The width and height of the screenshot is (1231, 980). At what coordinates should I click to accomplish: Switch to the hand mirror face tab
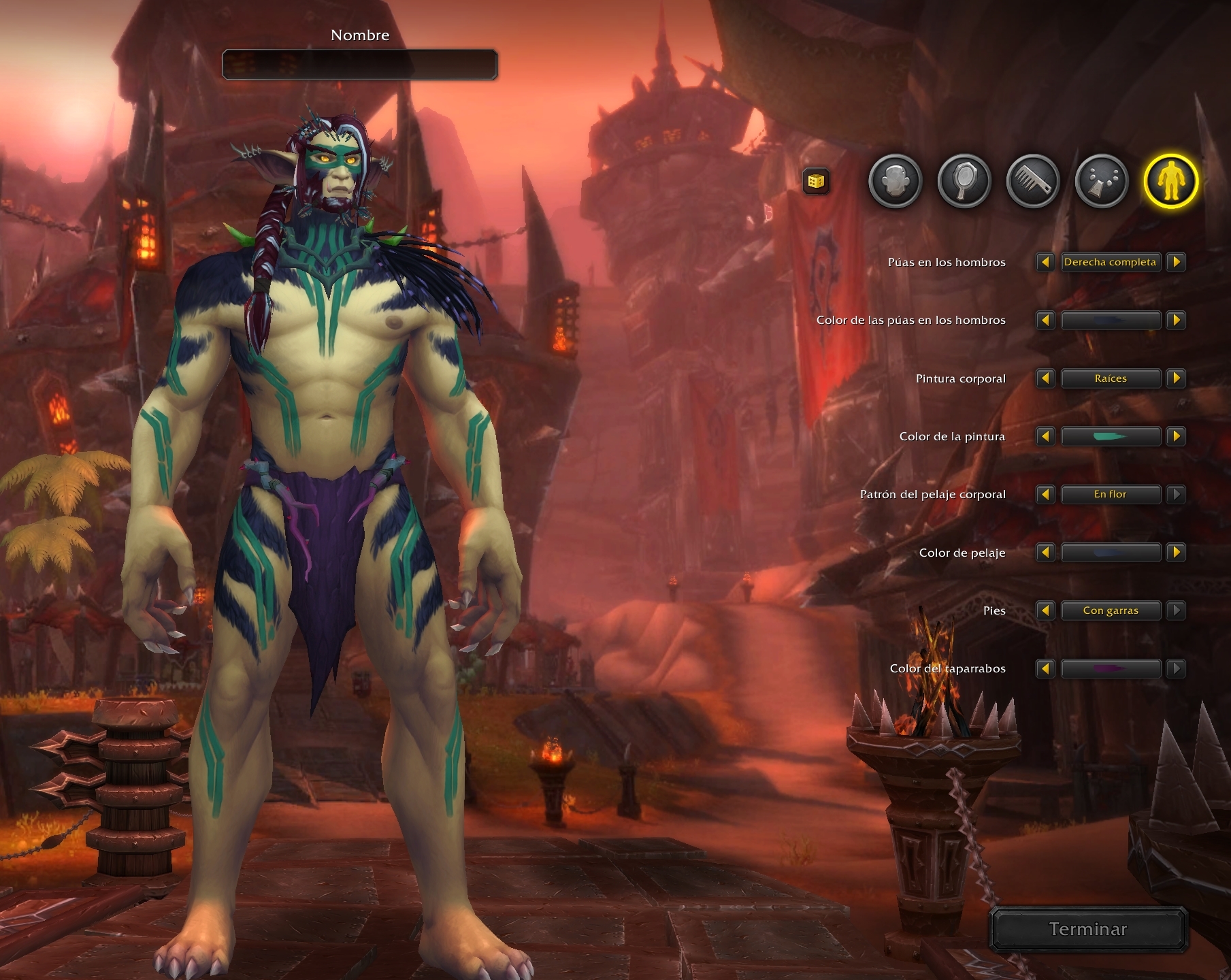964,181
